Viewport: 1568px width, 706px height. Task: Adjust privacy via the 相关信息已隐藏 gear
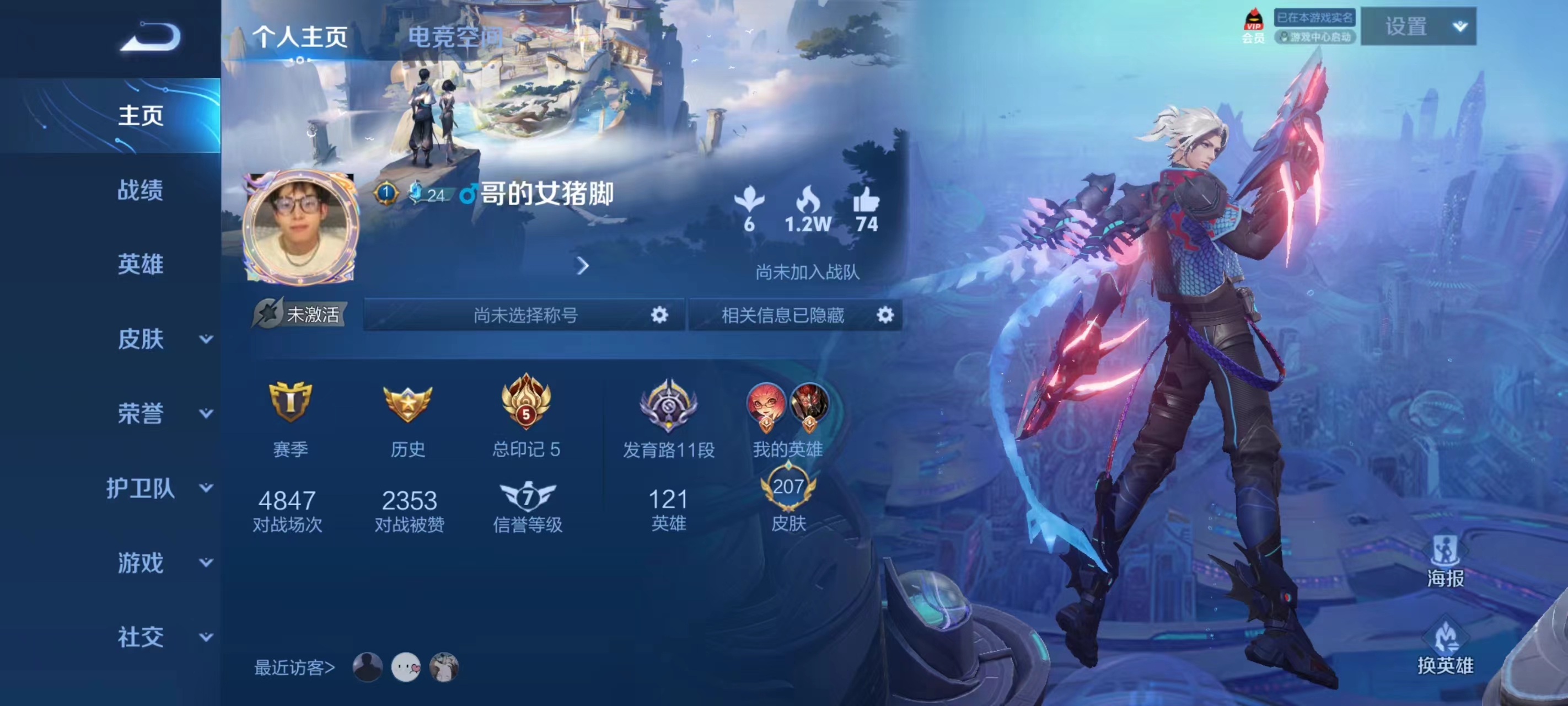tap(885, 315)
